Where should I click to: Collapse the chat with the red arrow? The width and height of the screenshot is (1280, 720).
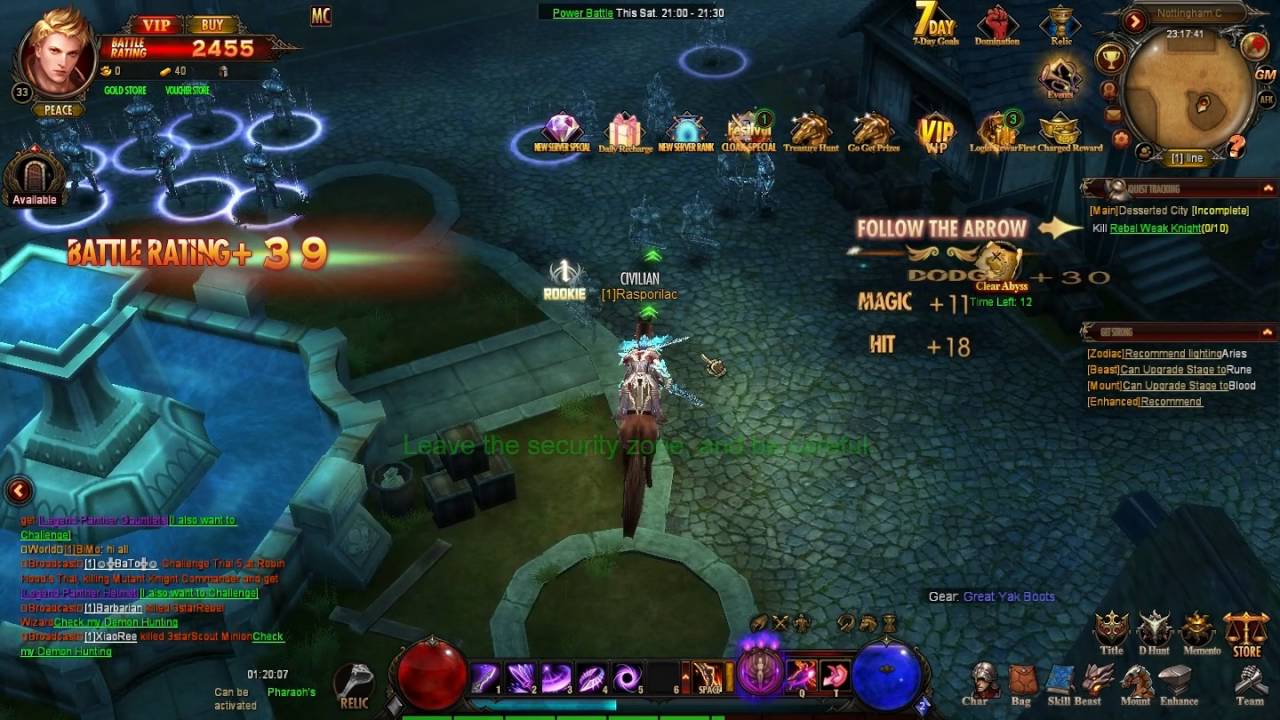pos(19,490)
